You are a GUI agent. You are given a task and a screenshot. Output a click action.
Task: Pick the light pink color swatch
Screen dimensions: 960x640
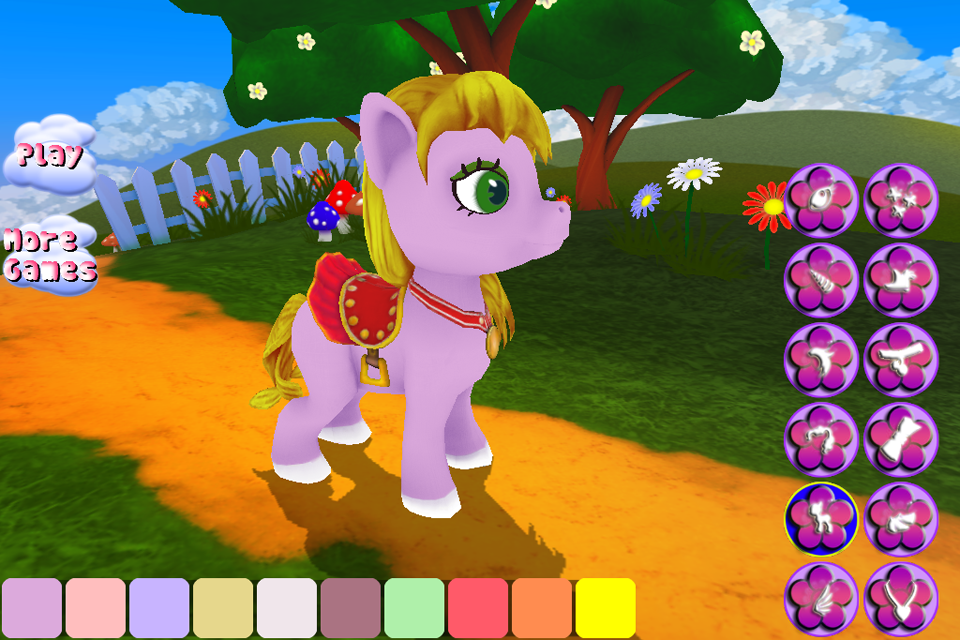coord(96,608)
